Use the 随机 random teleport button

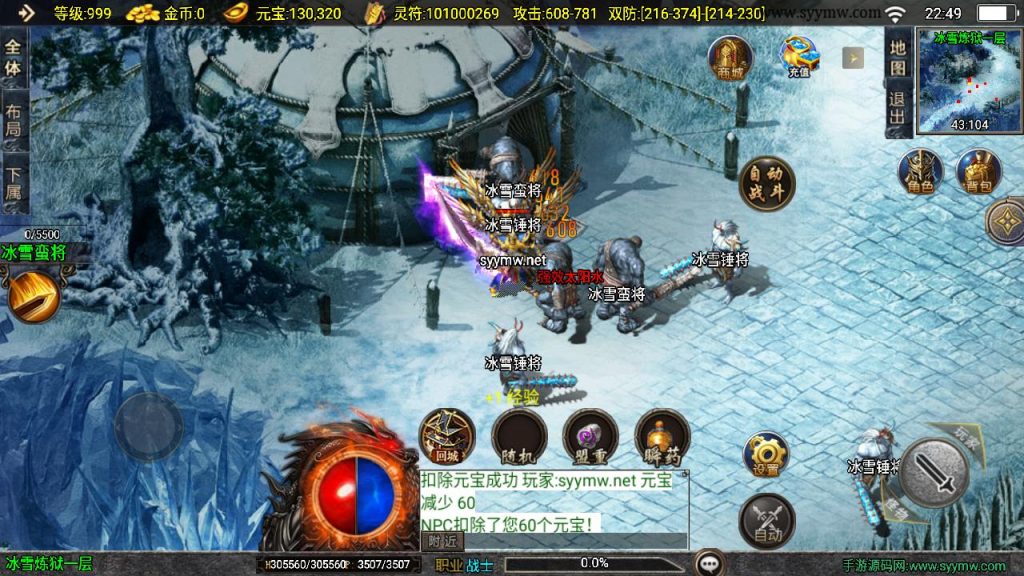click(x=519, y=437)
